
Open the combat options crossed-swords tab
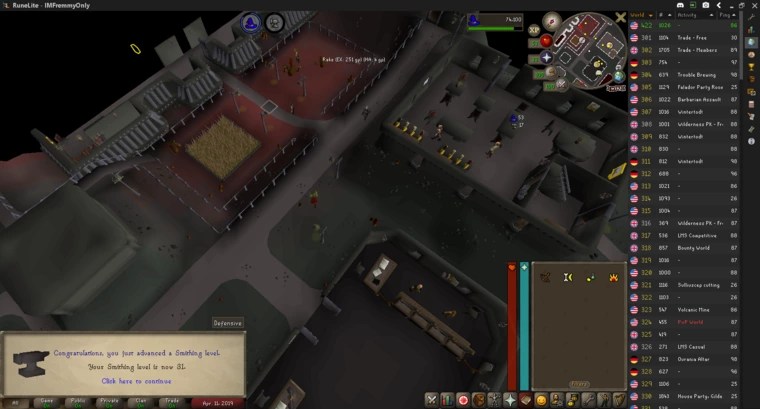[x=431, y=400]
